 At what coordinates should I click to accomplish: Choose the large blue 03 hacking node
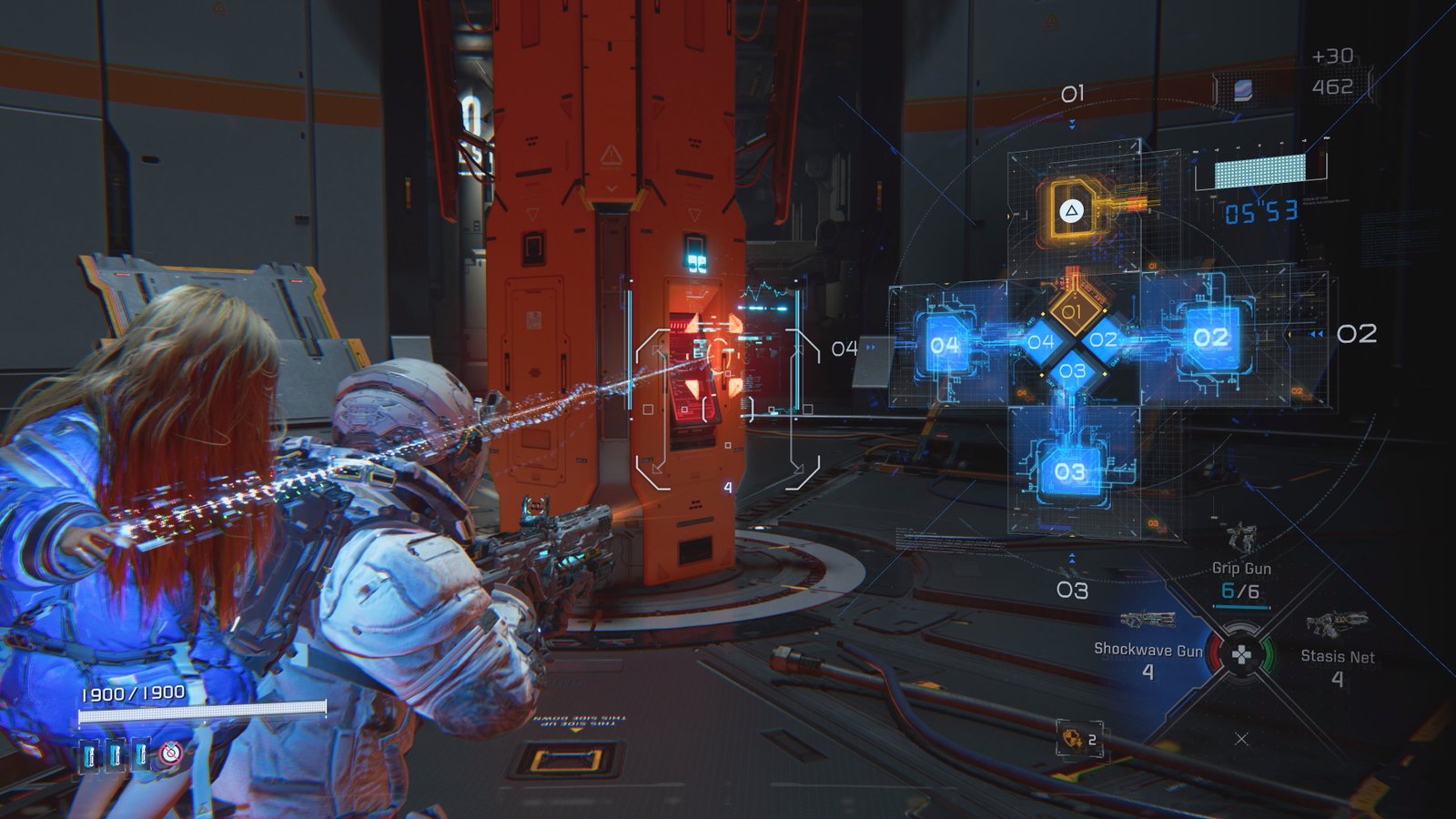(1070, 471)
